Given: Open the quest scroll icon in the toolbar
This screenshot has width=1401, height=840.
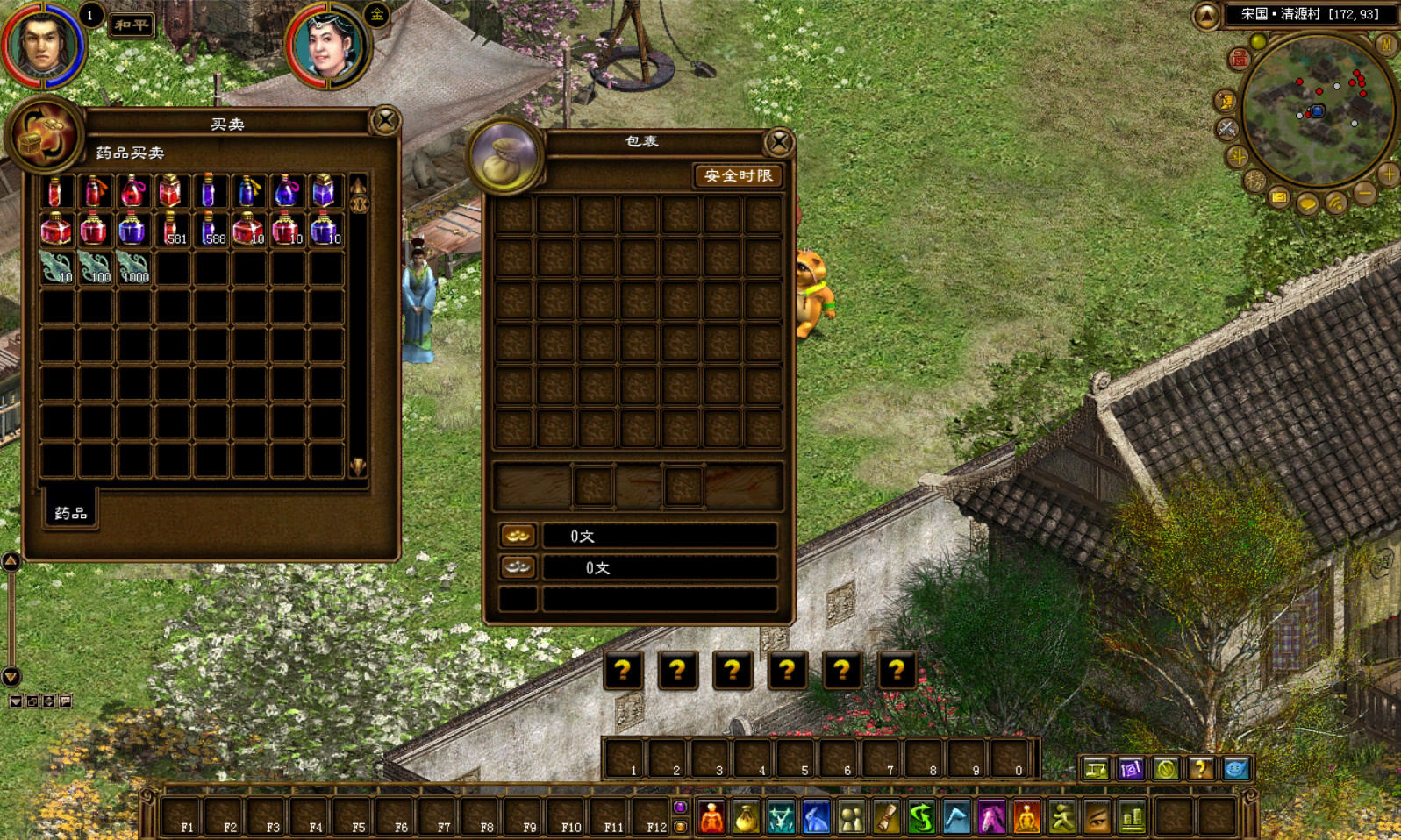Looking at the screenshot, I should [886, 817].
